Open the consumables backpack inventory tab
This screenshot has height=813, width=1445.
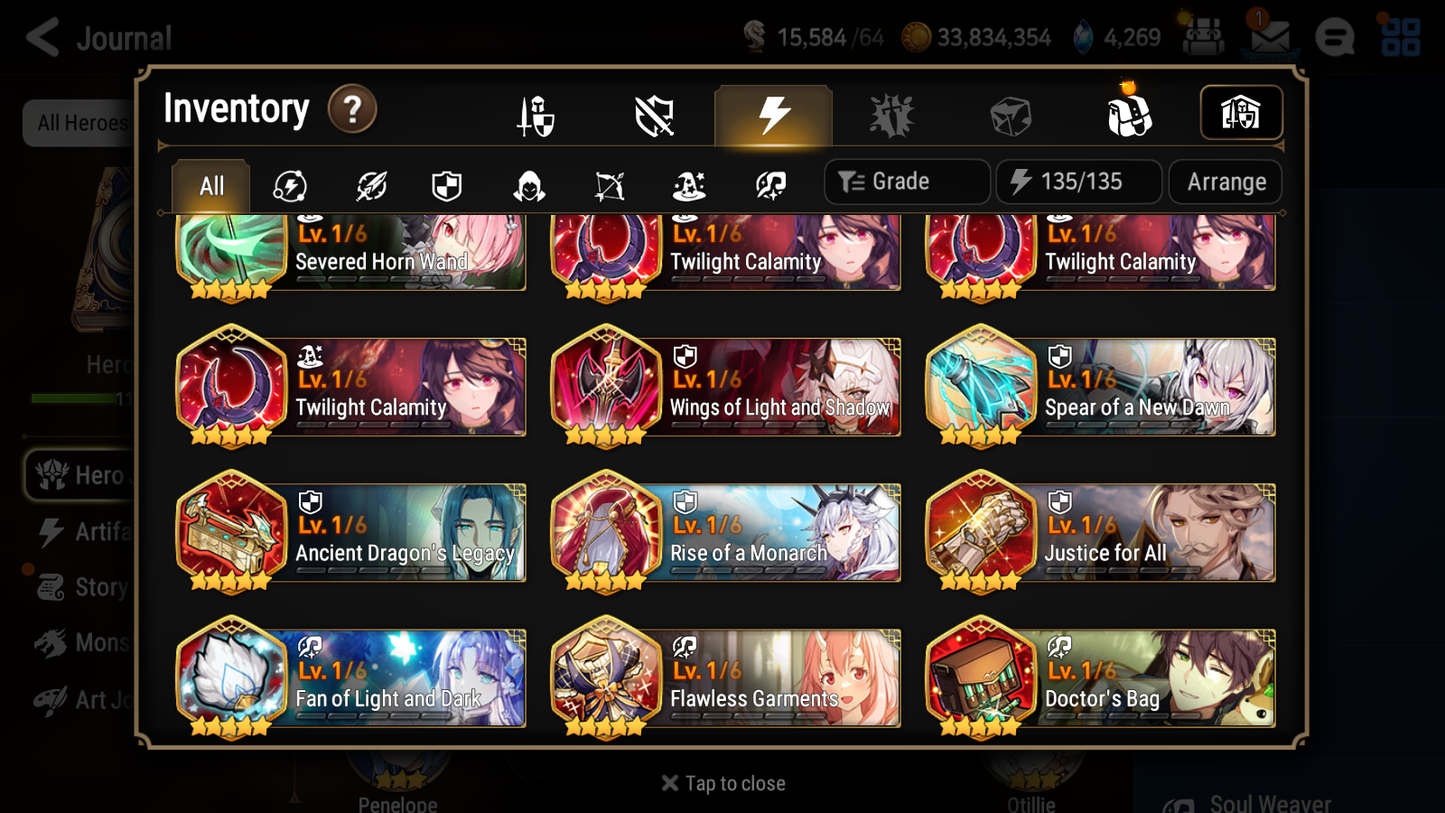[1129, 114]
